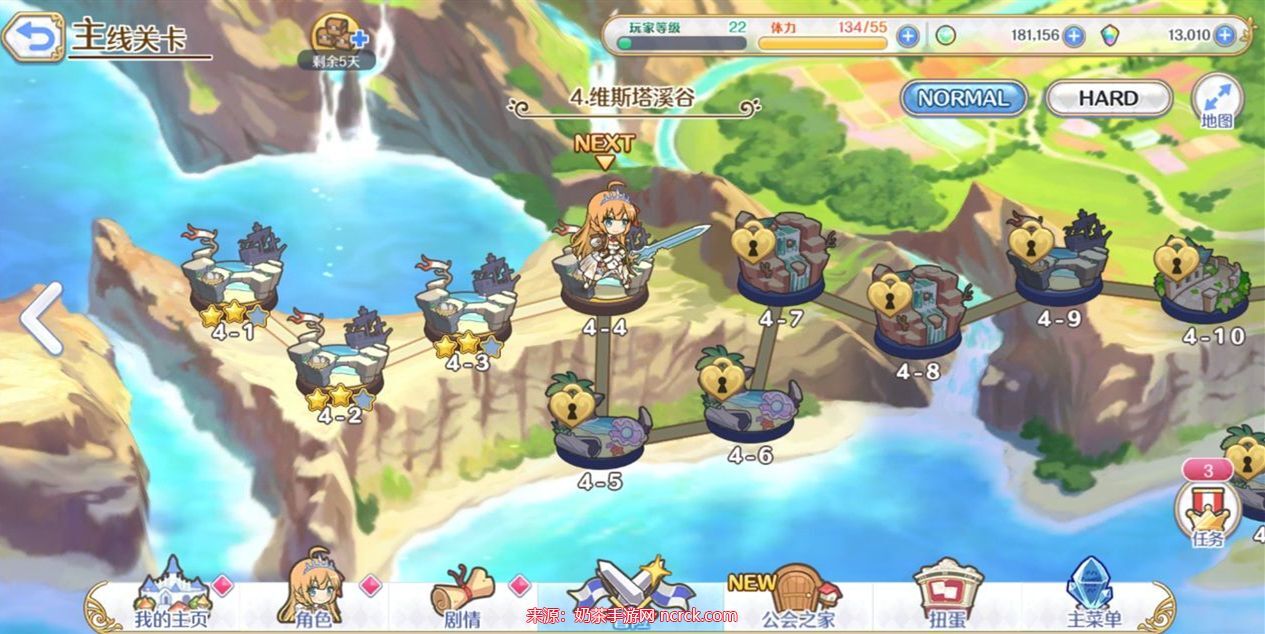Add stamina with the plus button
1265x634 pixels.
(907, 37)
